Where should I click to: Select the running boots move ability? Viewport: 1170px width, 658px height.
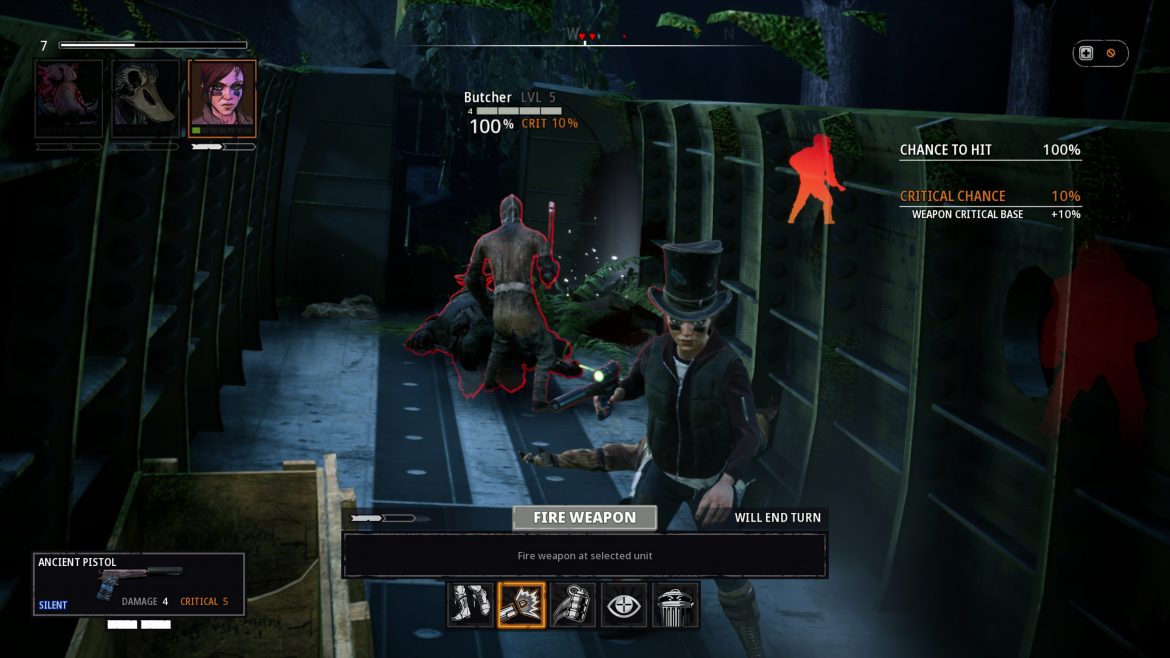tap(470, 604)
